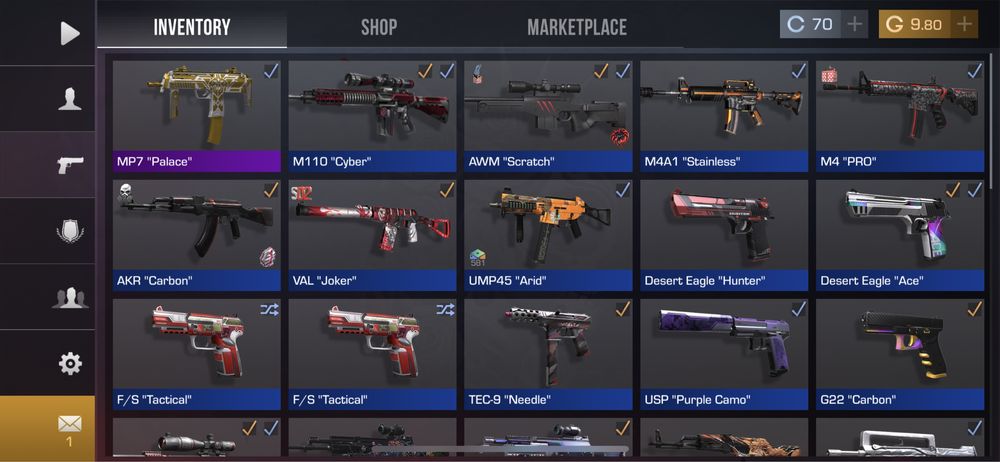
Task: Select the MP7 "Palace" skin
Action: click(x=197, y=115)
